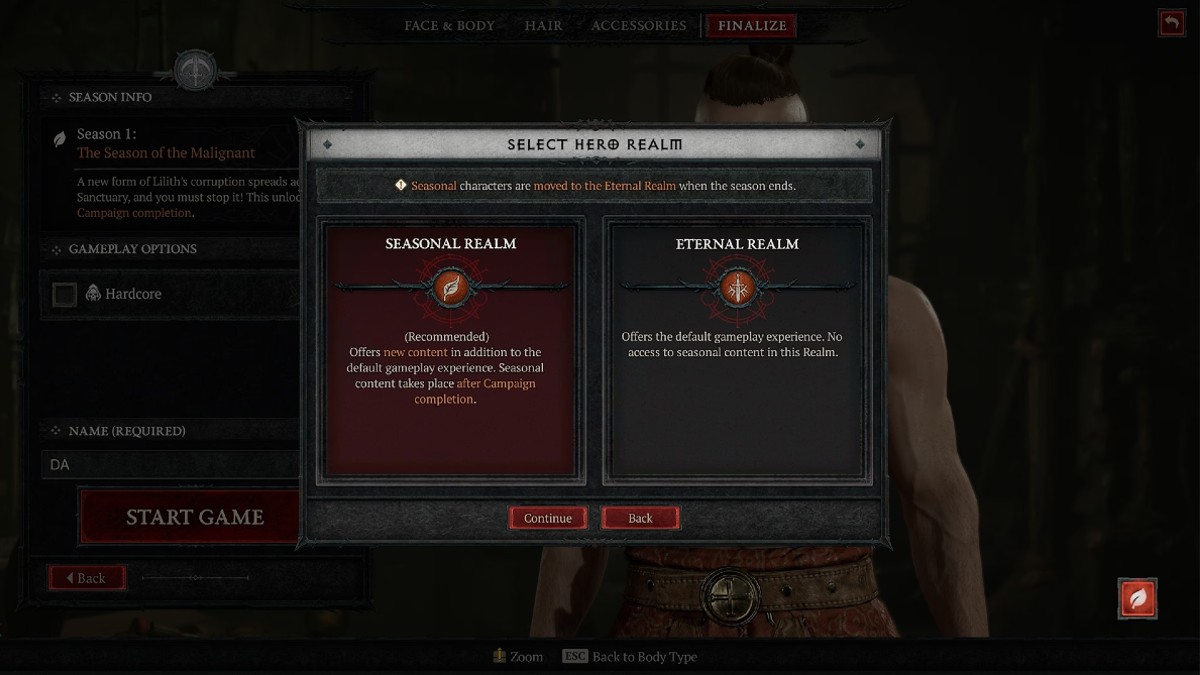This screenshot has width=1200, height=675.
Task: Toggle the Hardcore checkbox
Action: 64,294
